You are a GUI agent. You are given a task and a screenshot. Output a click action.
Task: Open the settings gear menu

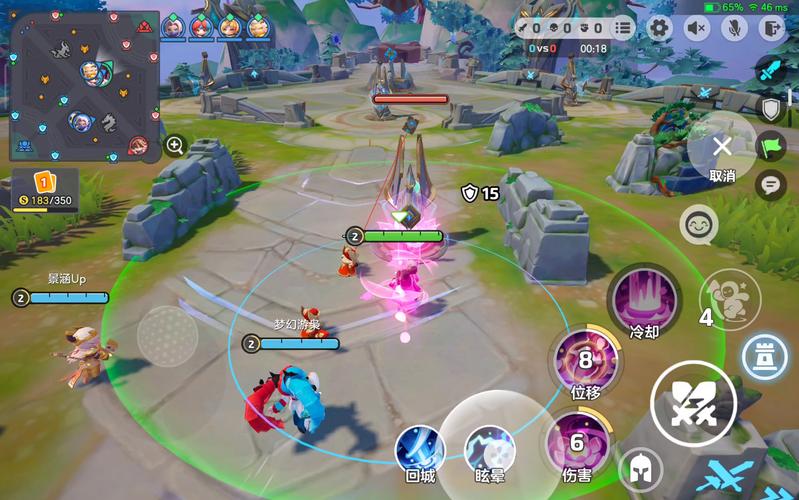tap(658, 28)
